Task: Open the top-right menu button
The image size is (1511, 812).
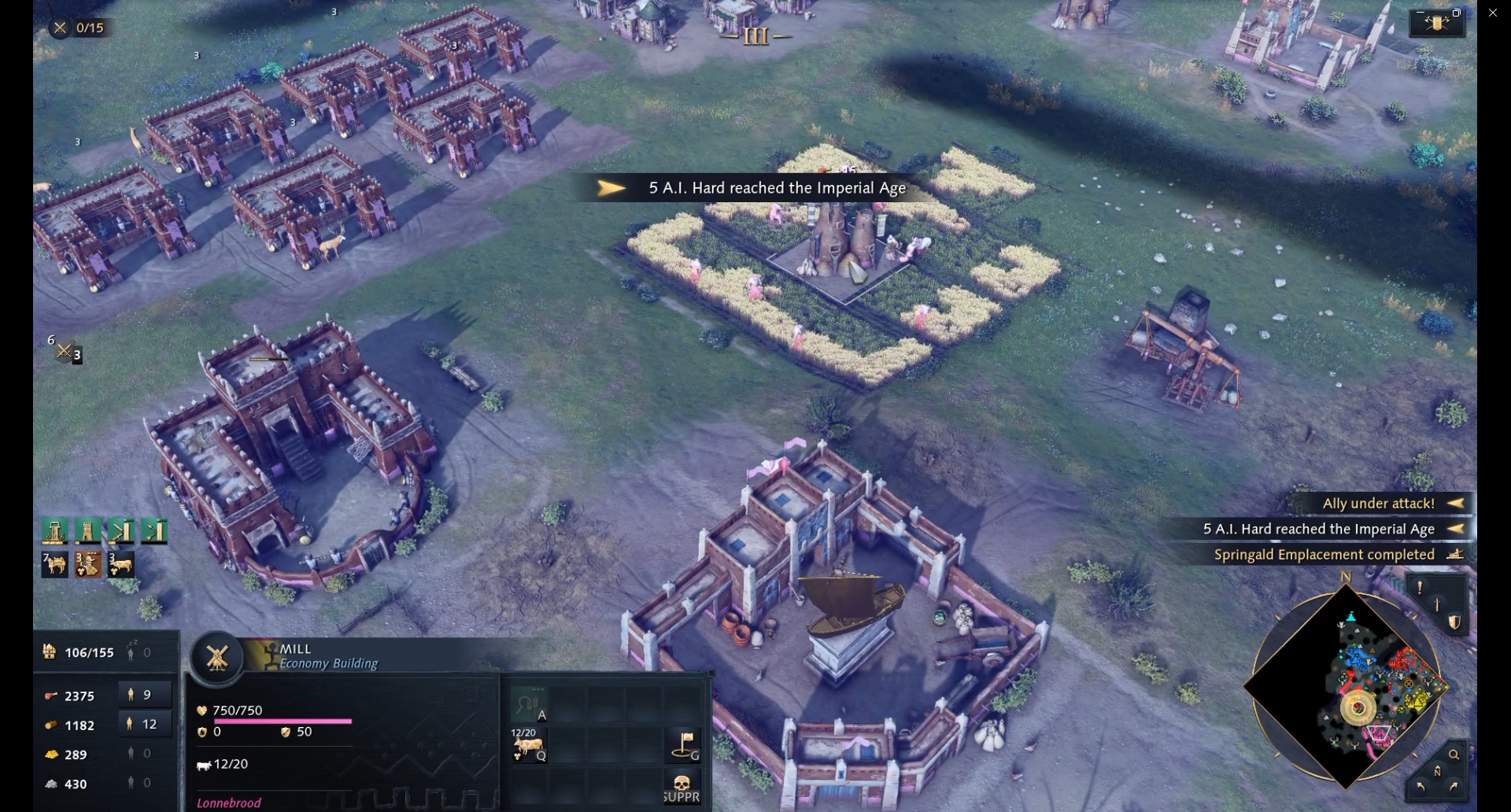Action: coord(1437,23)
